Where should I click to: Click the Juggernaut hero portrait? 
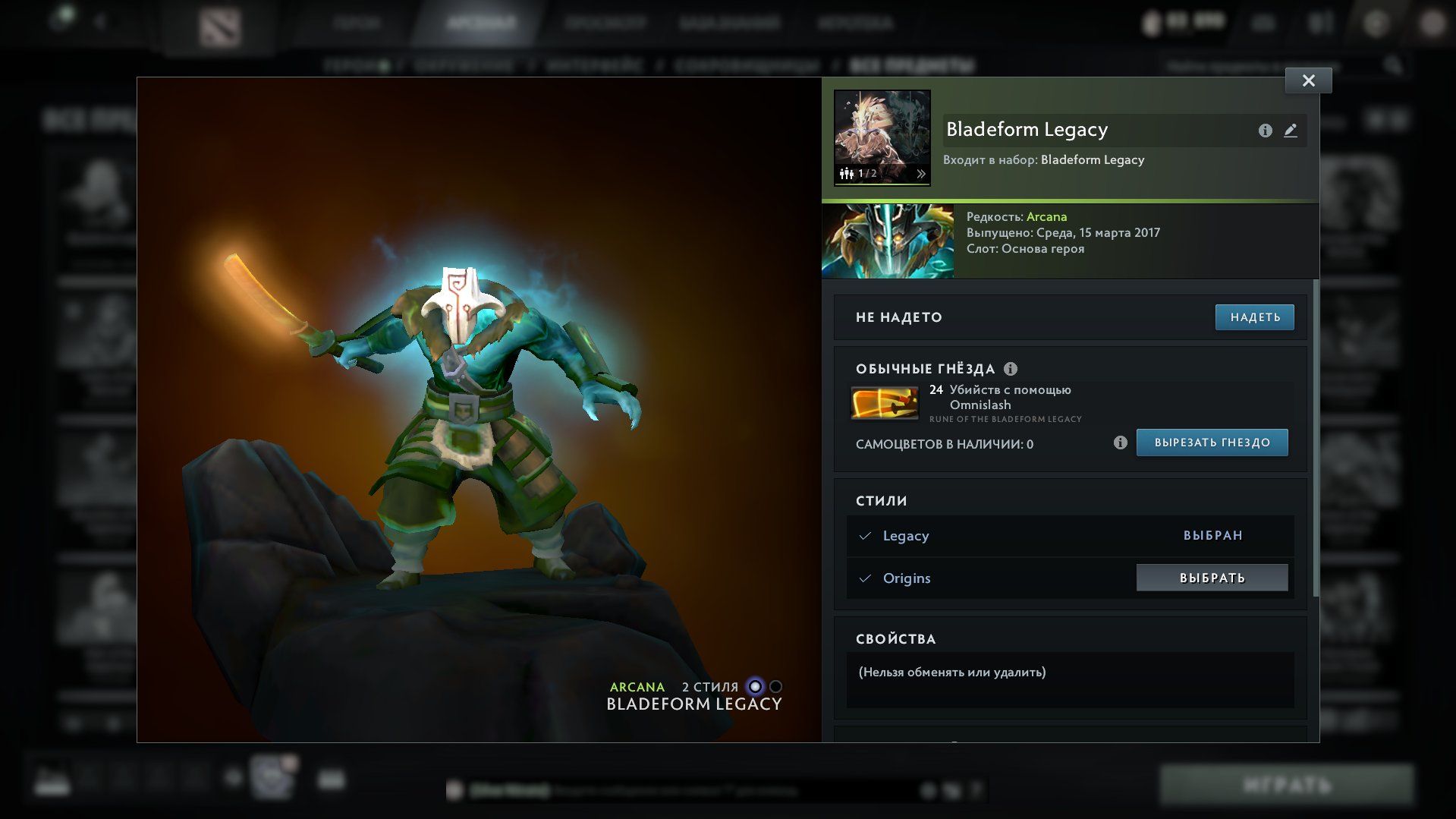(x=888, y=241)
